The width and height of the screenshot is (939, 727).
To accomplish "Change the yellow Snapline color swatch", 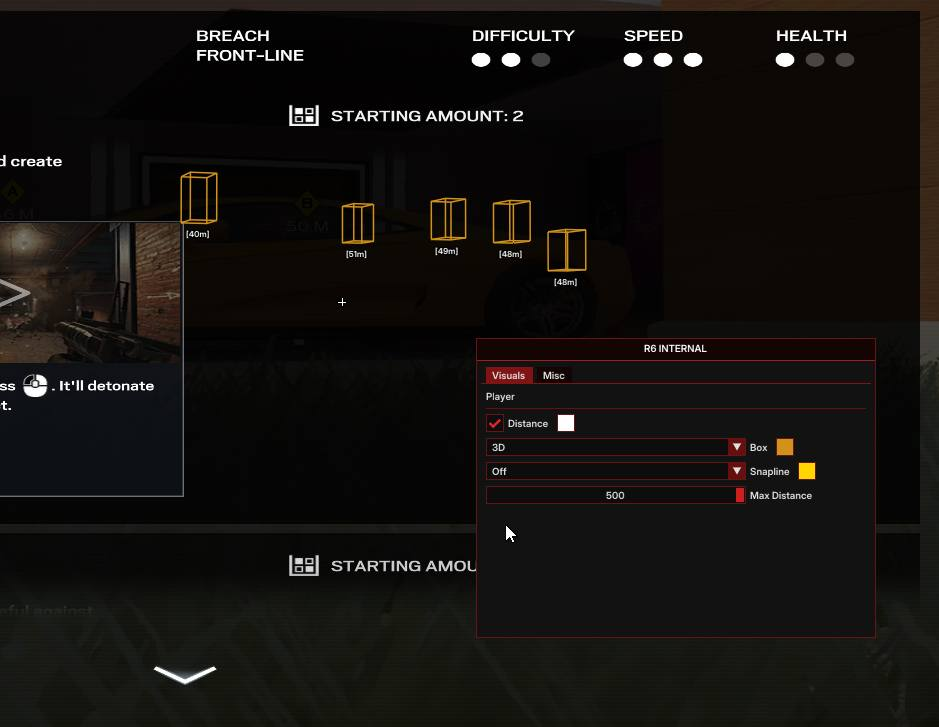I will coord(807,471).
